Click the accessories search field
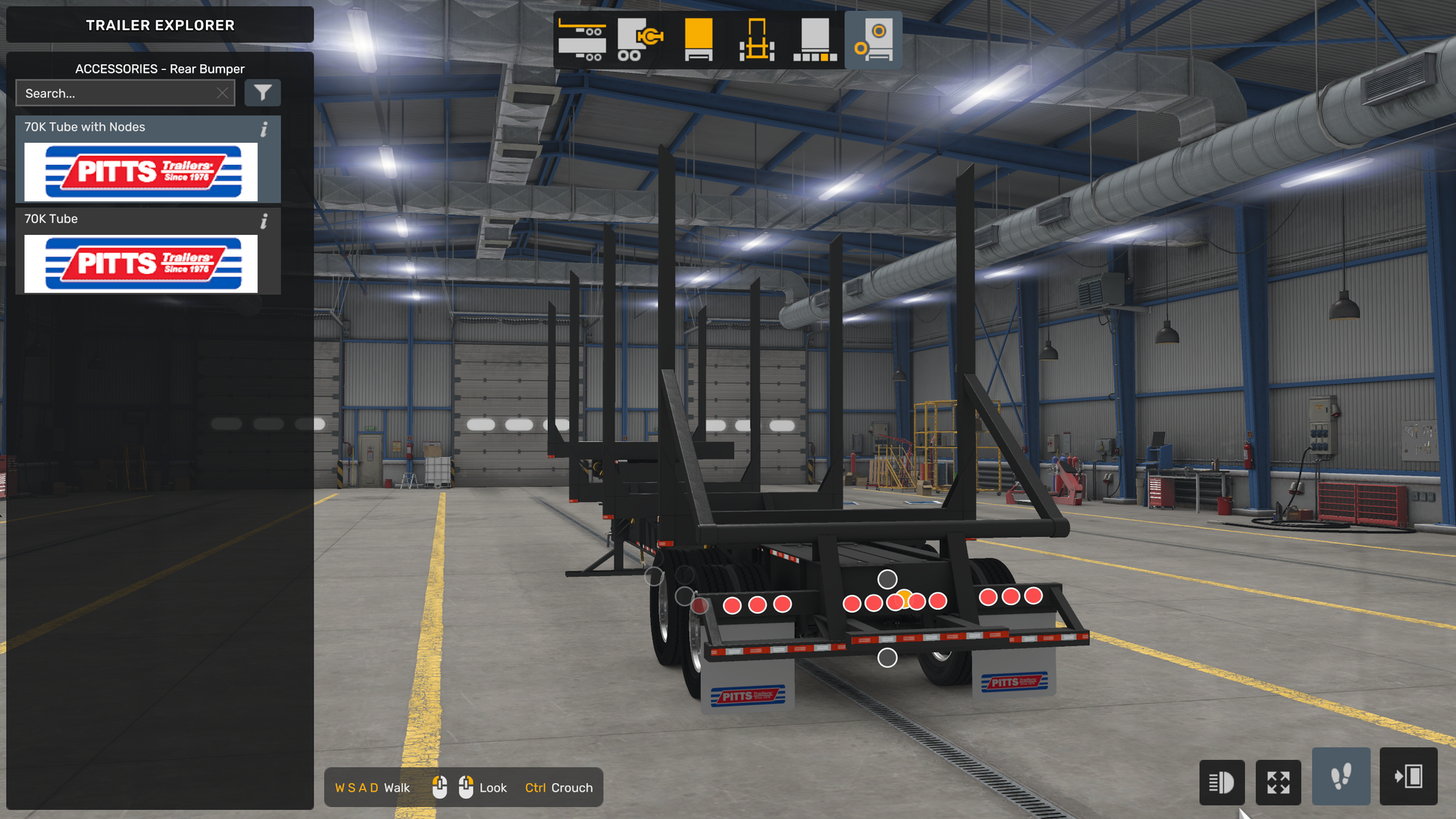The height and width of the screenshot is (819, 1456). click(116, 93)
